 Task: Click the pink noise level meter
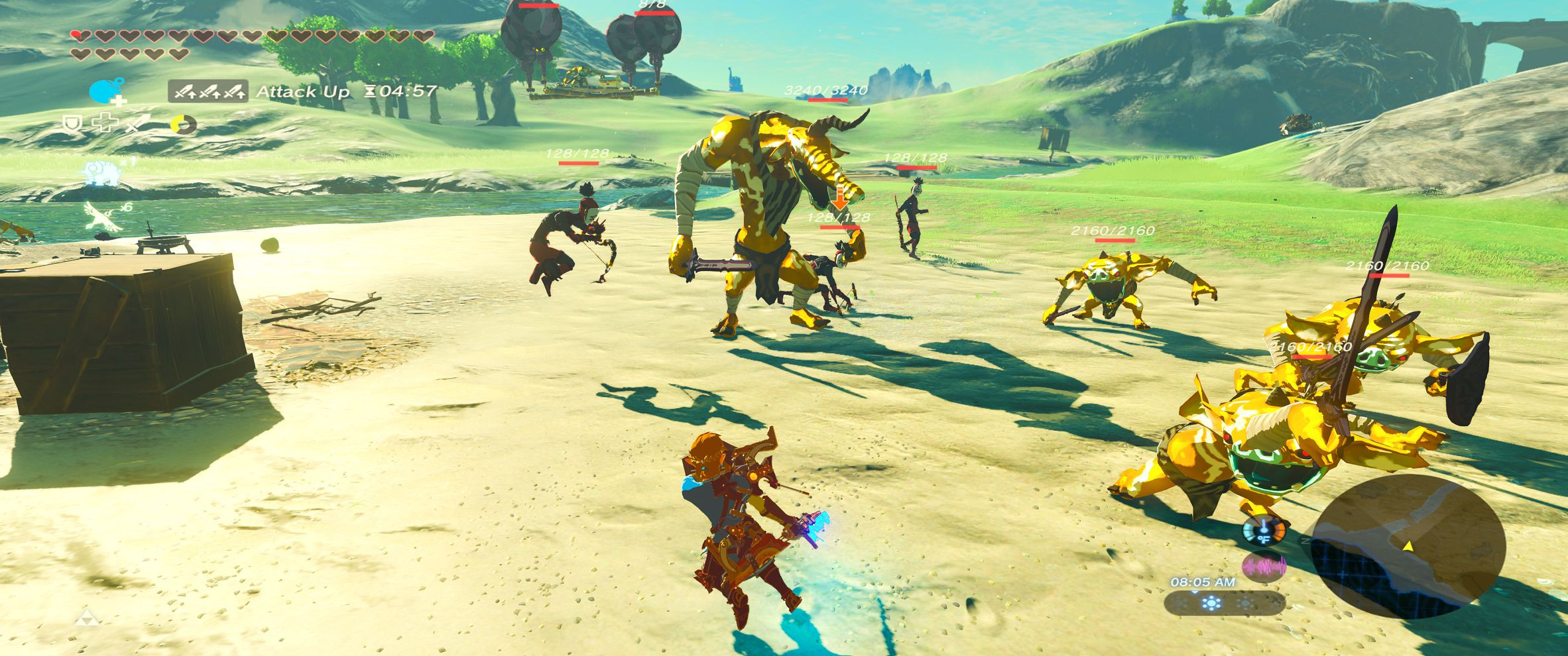click(x=1264, y=568)
